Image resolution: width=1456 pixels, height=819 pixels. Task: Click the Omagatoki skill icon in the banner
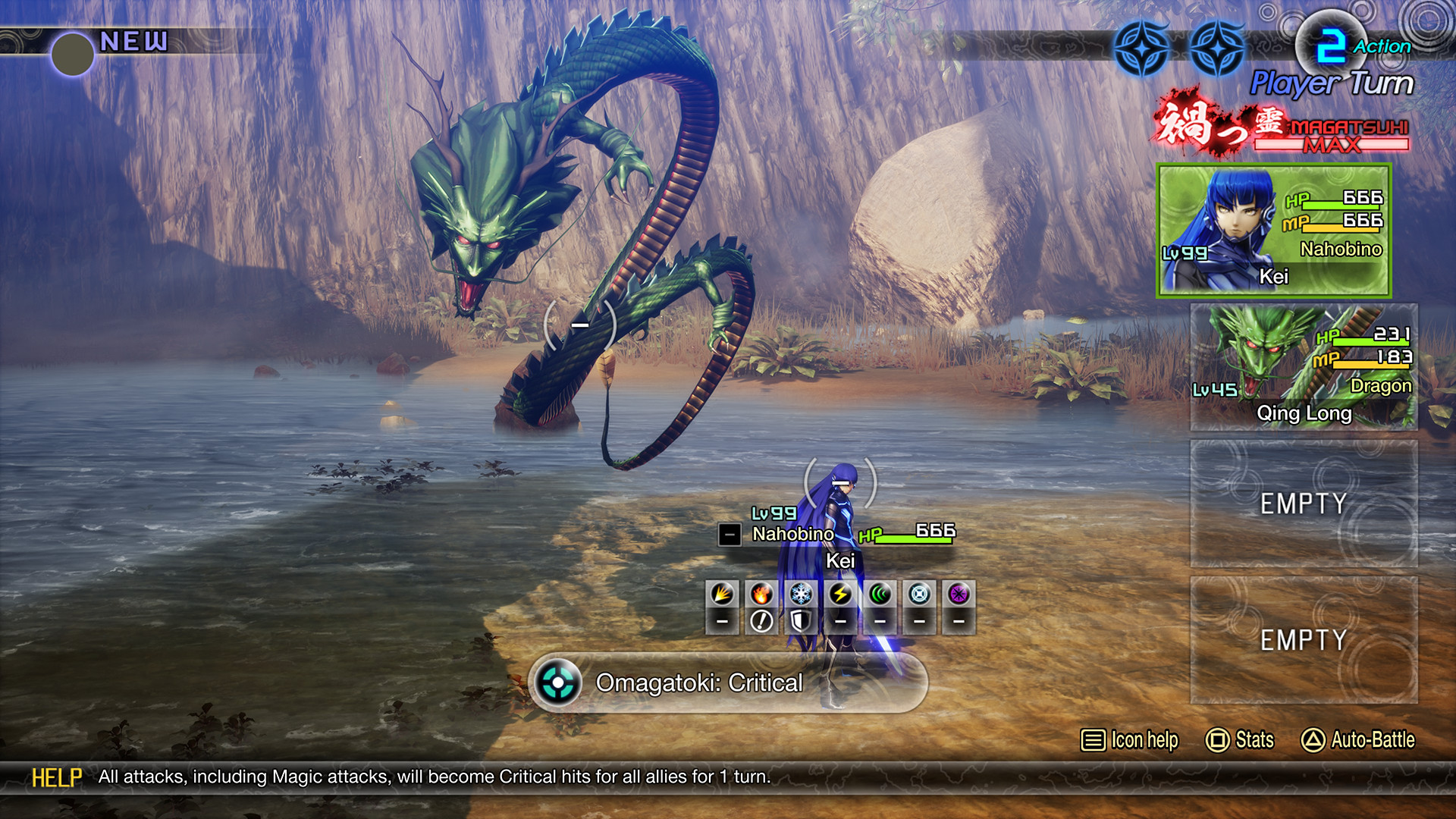pos(559,683)
